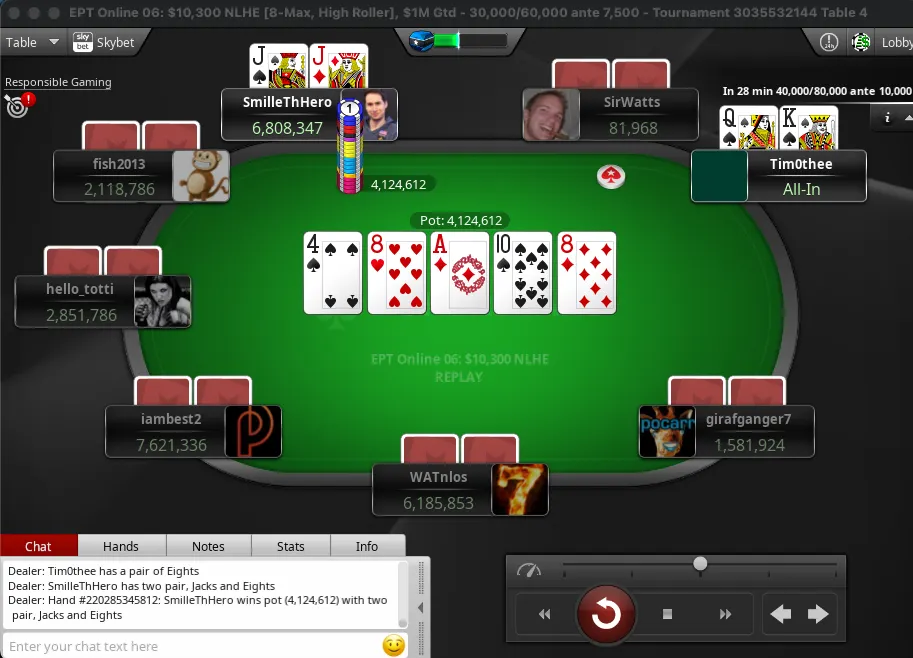The width and height of the screenshot is (913, 658).
Task: Switch to the Chat tab
Action: click(39, 546)
